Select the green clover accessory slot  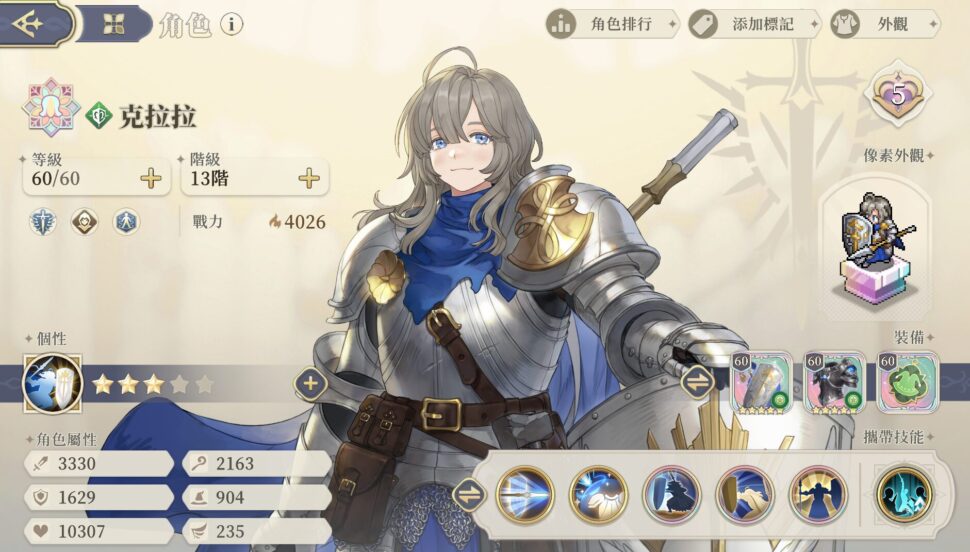click(907, 383)
